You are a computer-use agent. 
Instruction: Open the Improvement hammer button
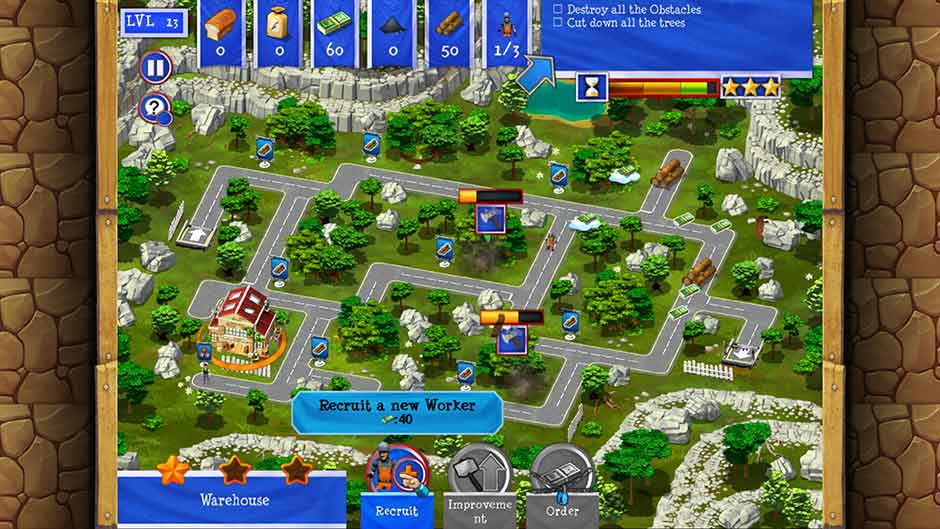[478, 480]
